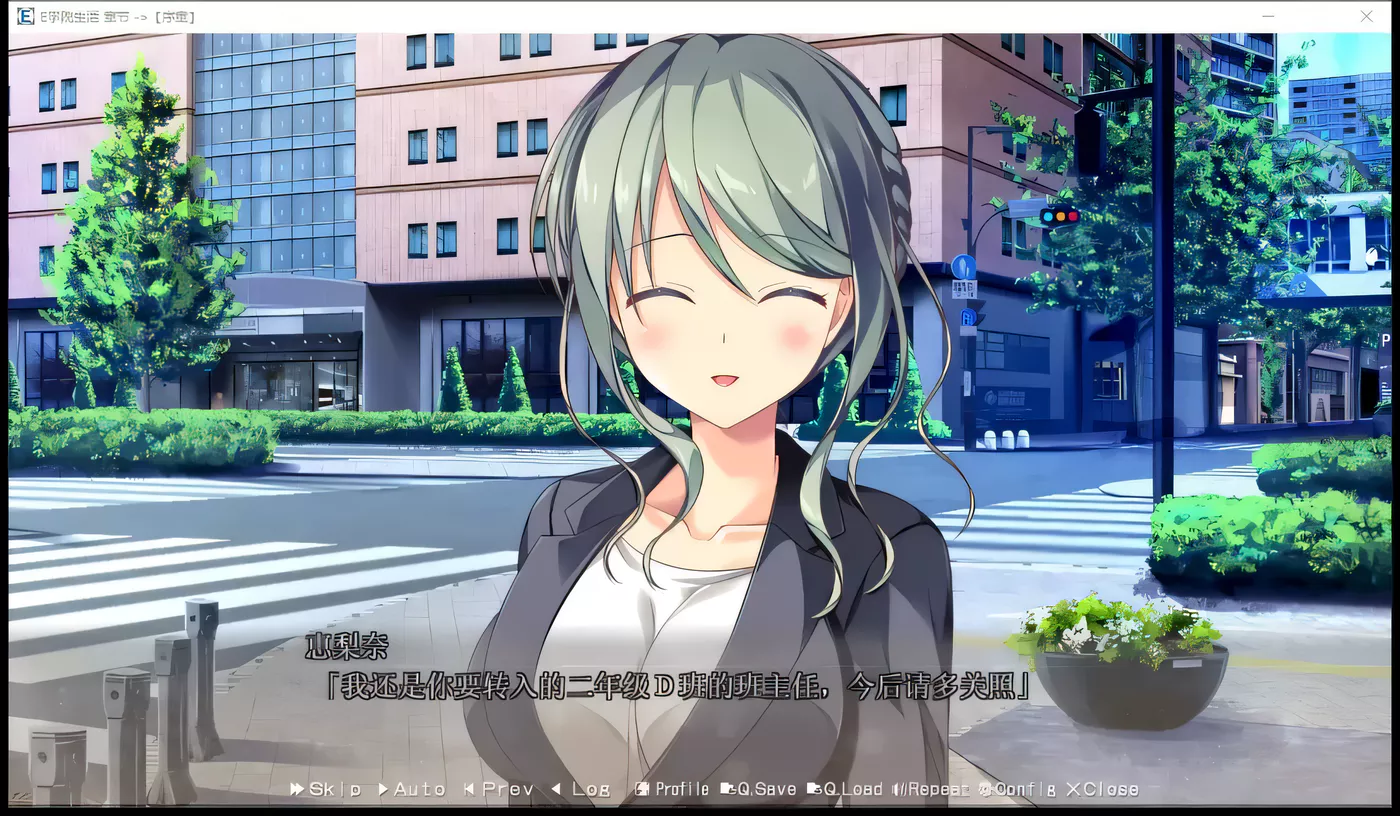The image size is (1400, 816).
Task: Turn on Auto mode
Action: pos(412,789)
